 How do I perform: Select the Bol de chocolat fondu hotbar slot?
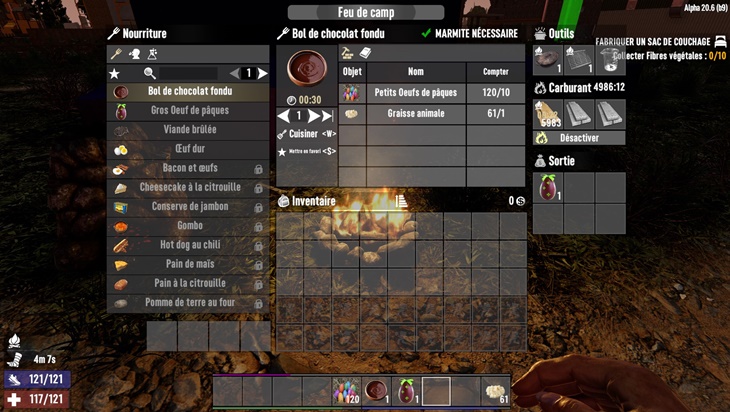click(x=377, y=391)
